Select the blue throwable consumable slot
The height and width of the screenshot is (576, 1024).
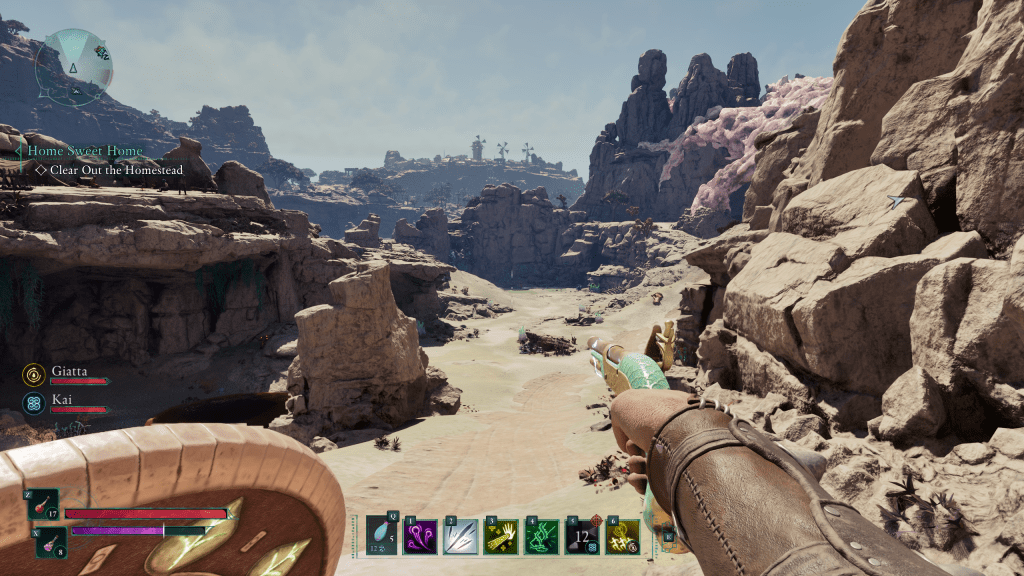click(x=382, y=536)
